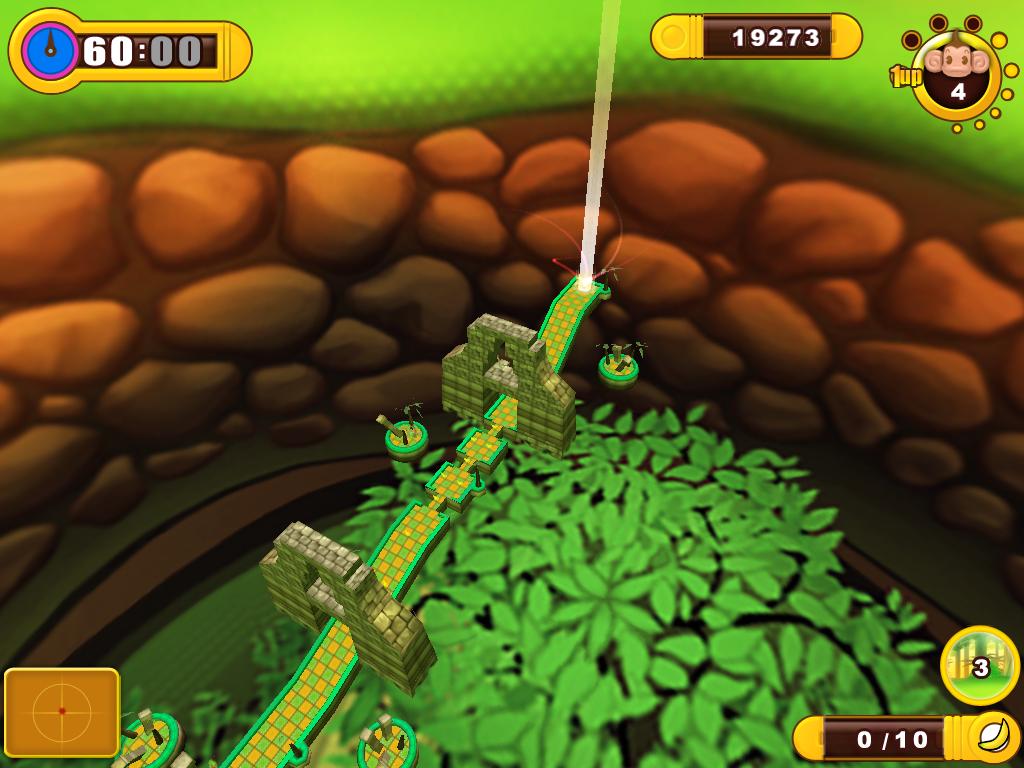Tap the banana icon on the counter
Viewport: 1024px width, 768px height.
[994, 738]
